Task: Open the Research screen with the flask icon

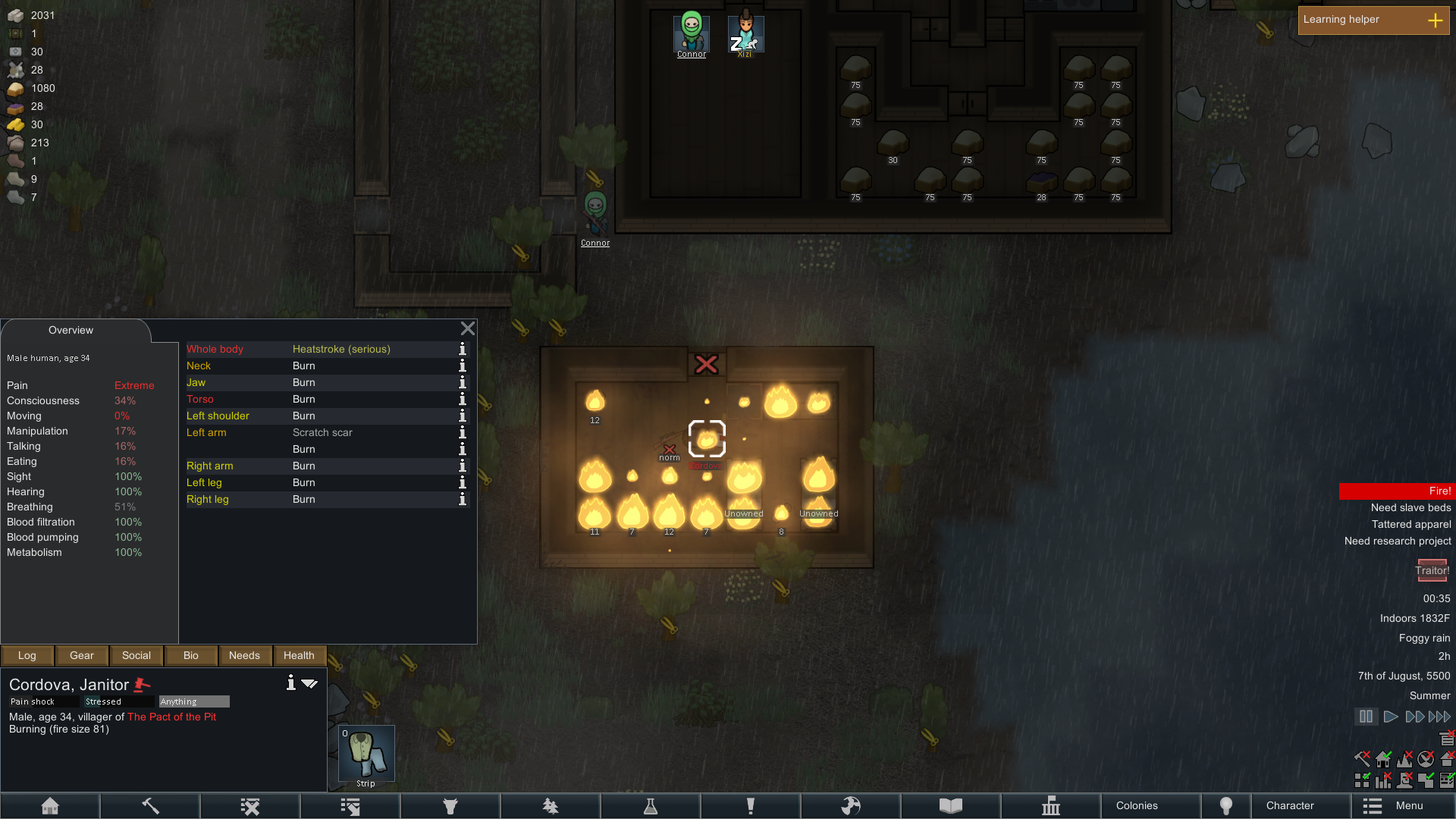Action: [651, 805]
